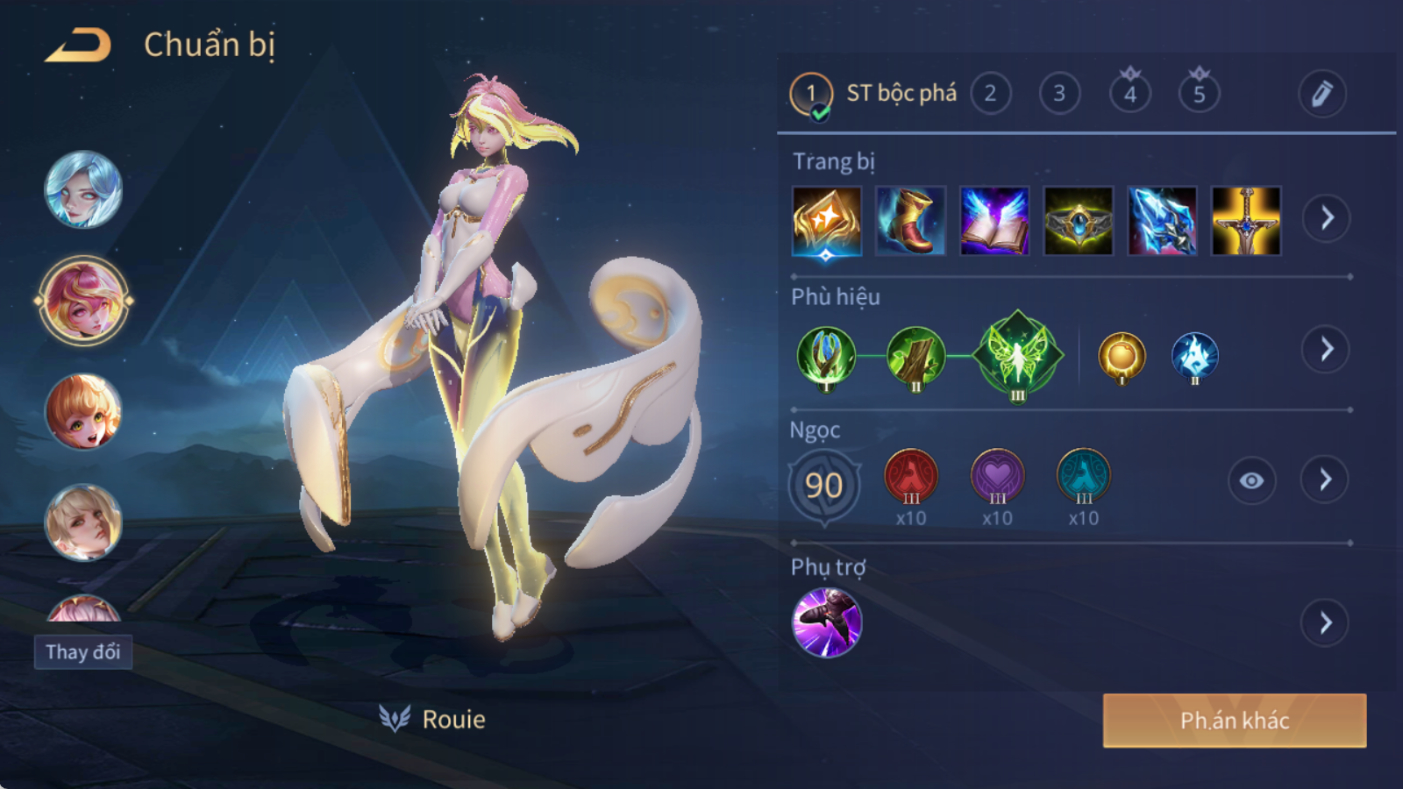Open support spell options arrow

(x=1325, y=623)
